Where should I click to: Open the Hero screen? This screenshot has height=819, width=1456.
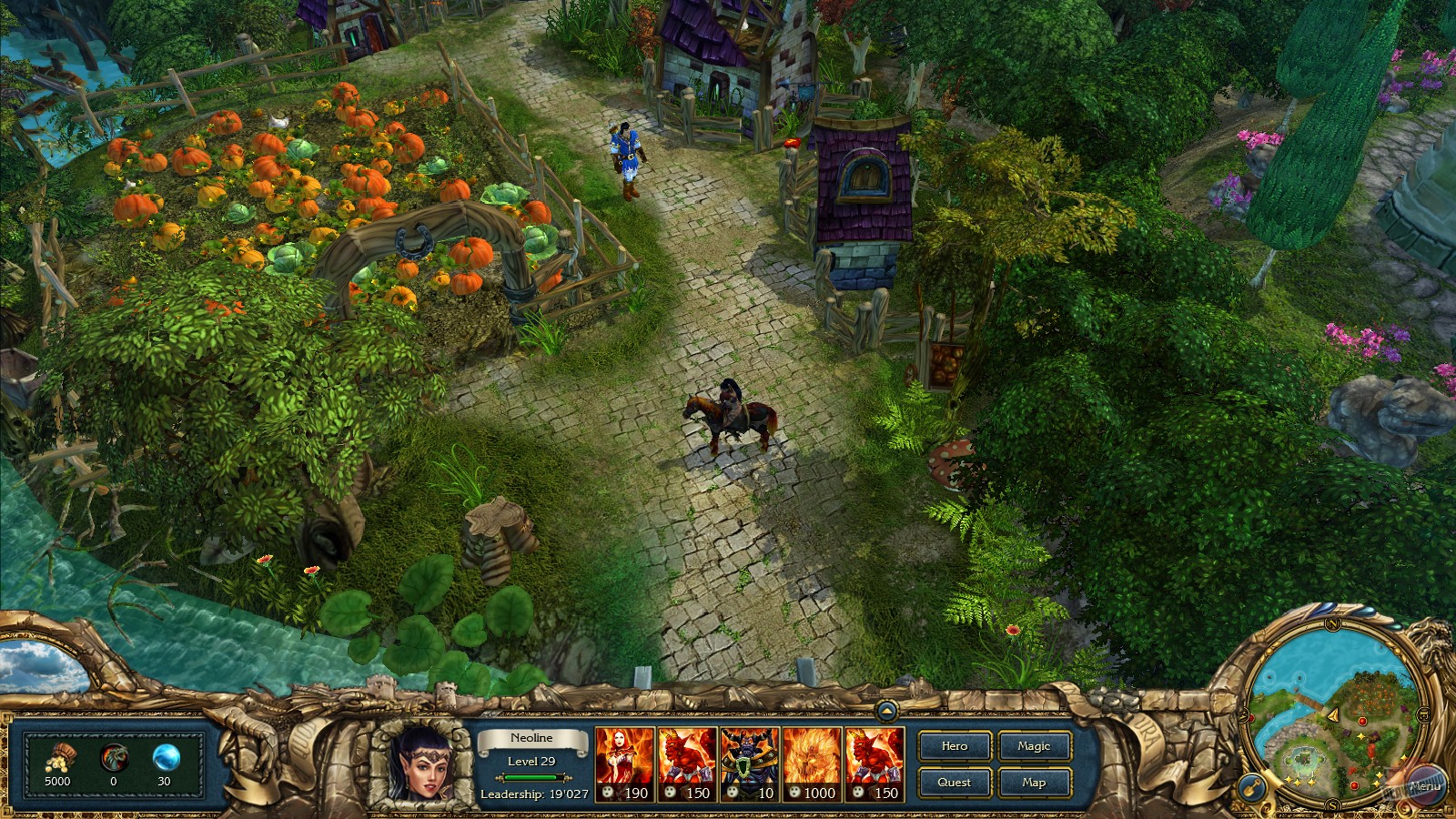[x=954, y=747]
